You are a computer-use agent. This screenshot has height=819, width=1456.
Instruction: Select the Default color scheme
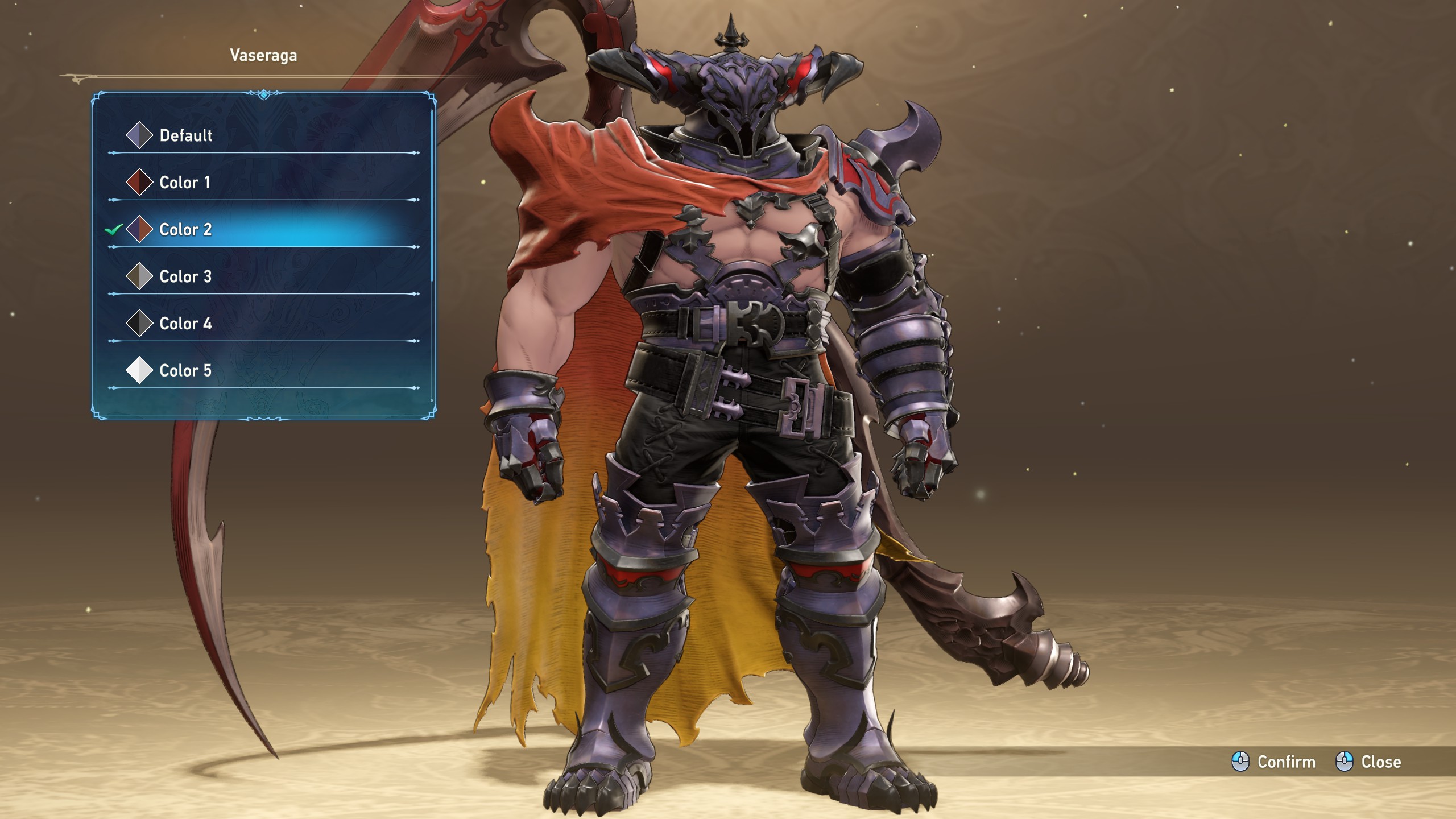pos(185,135)
